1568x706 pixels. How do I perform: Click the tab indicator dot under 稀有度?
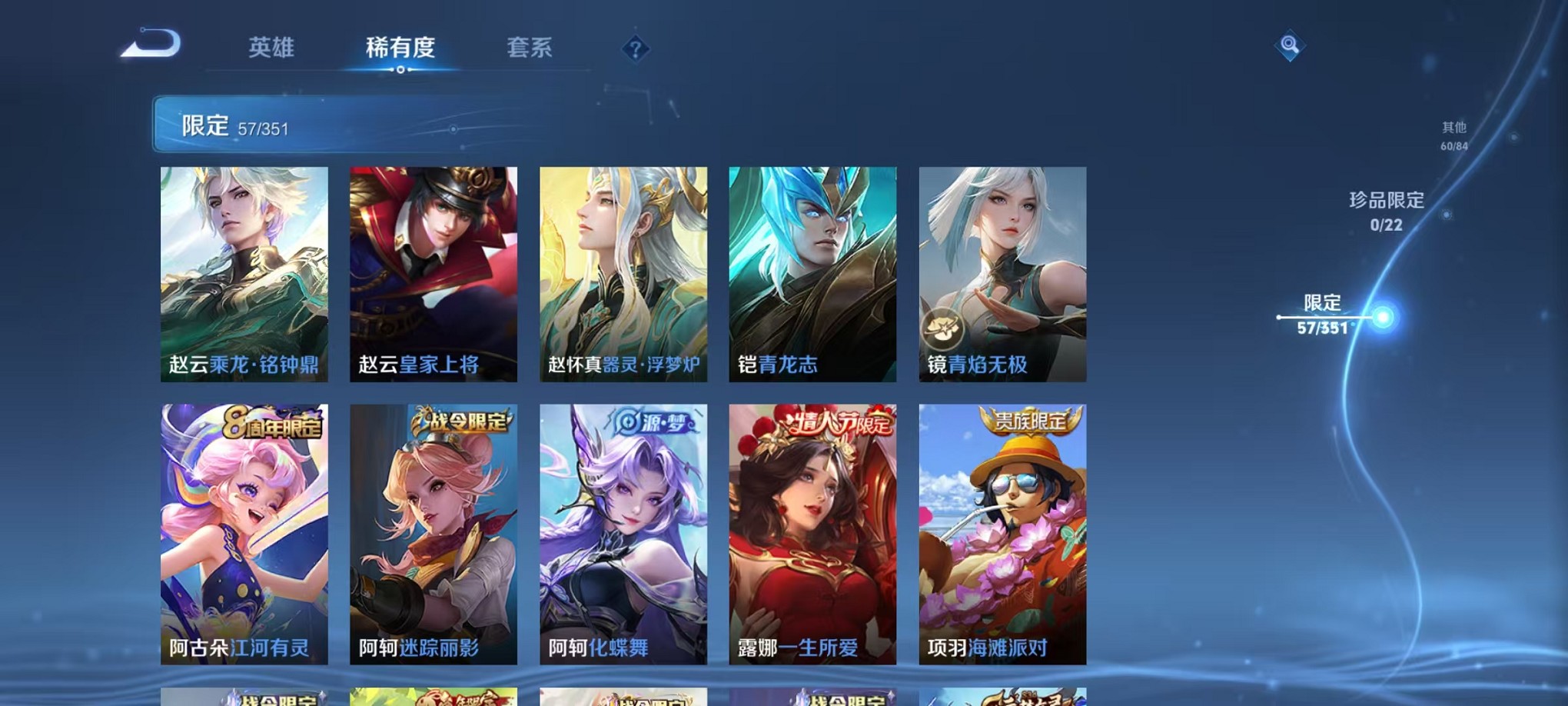pyautogui.click(x=400, y=71)
